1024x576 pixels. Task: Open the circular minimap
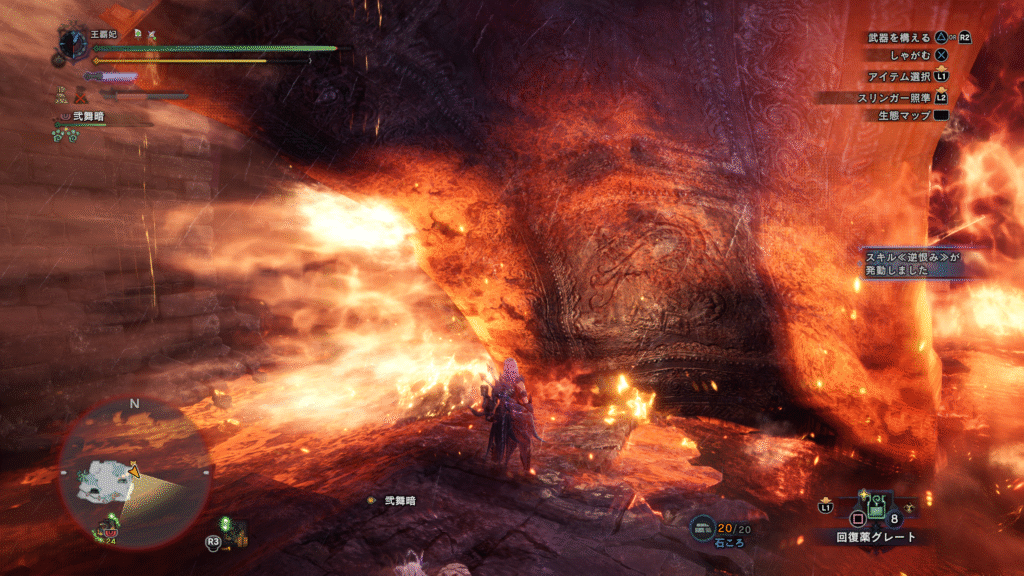point(134,471)
